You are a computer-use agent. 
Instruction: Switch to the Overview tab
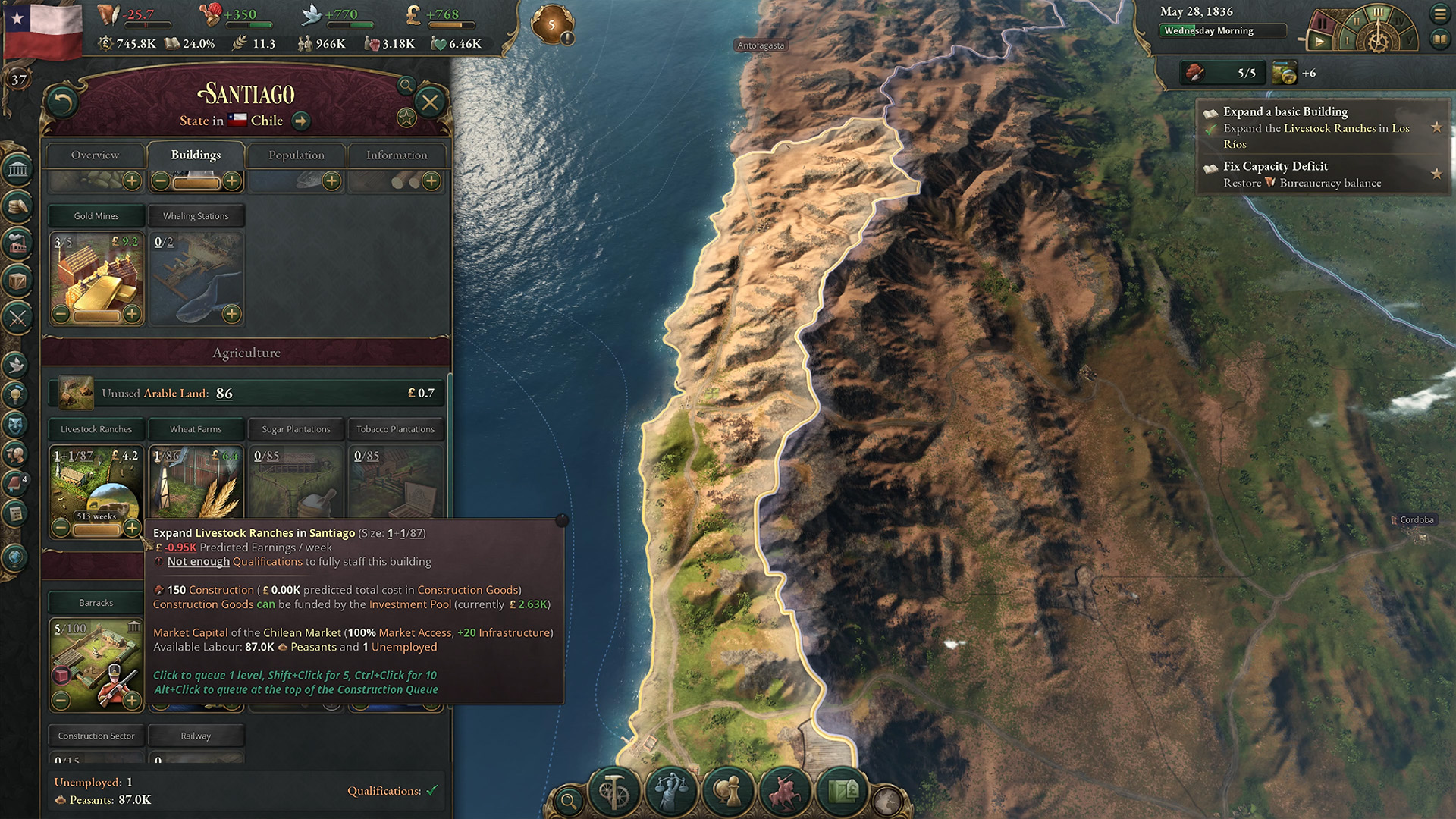tap(95, 155)
